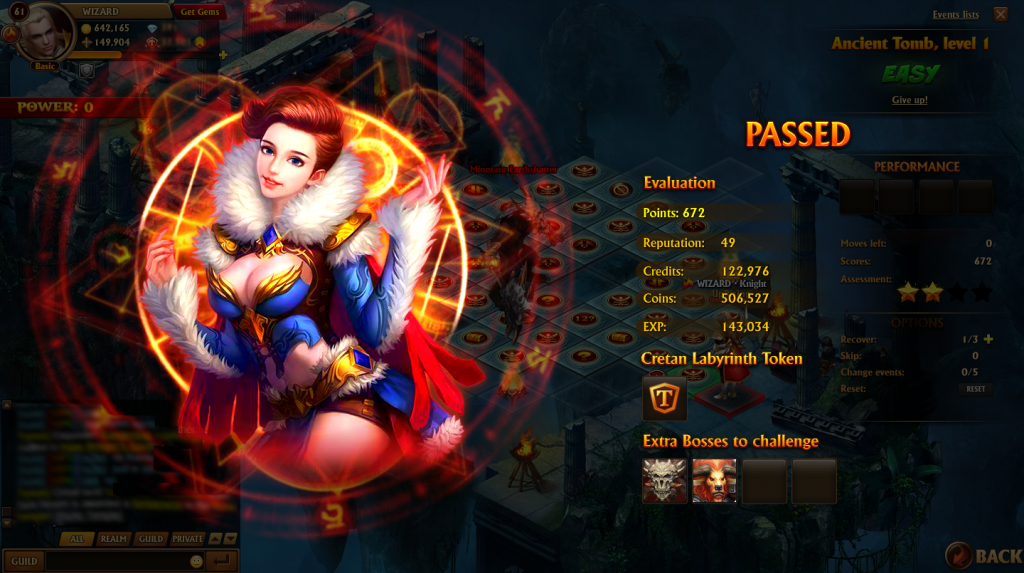Open the GUILD chat channel selector
This screenshot has height=573, width=1024.
point(24,561)
